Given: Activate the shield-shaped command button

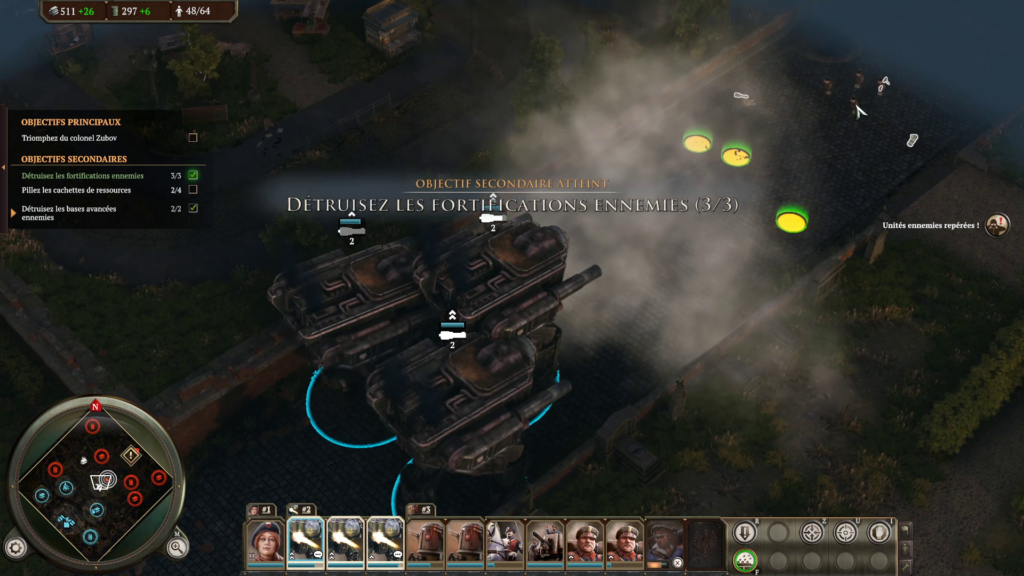Looking at the screenshot, I should [x=879, y=532].
